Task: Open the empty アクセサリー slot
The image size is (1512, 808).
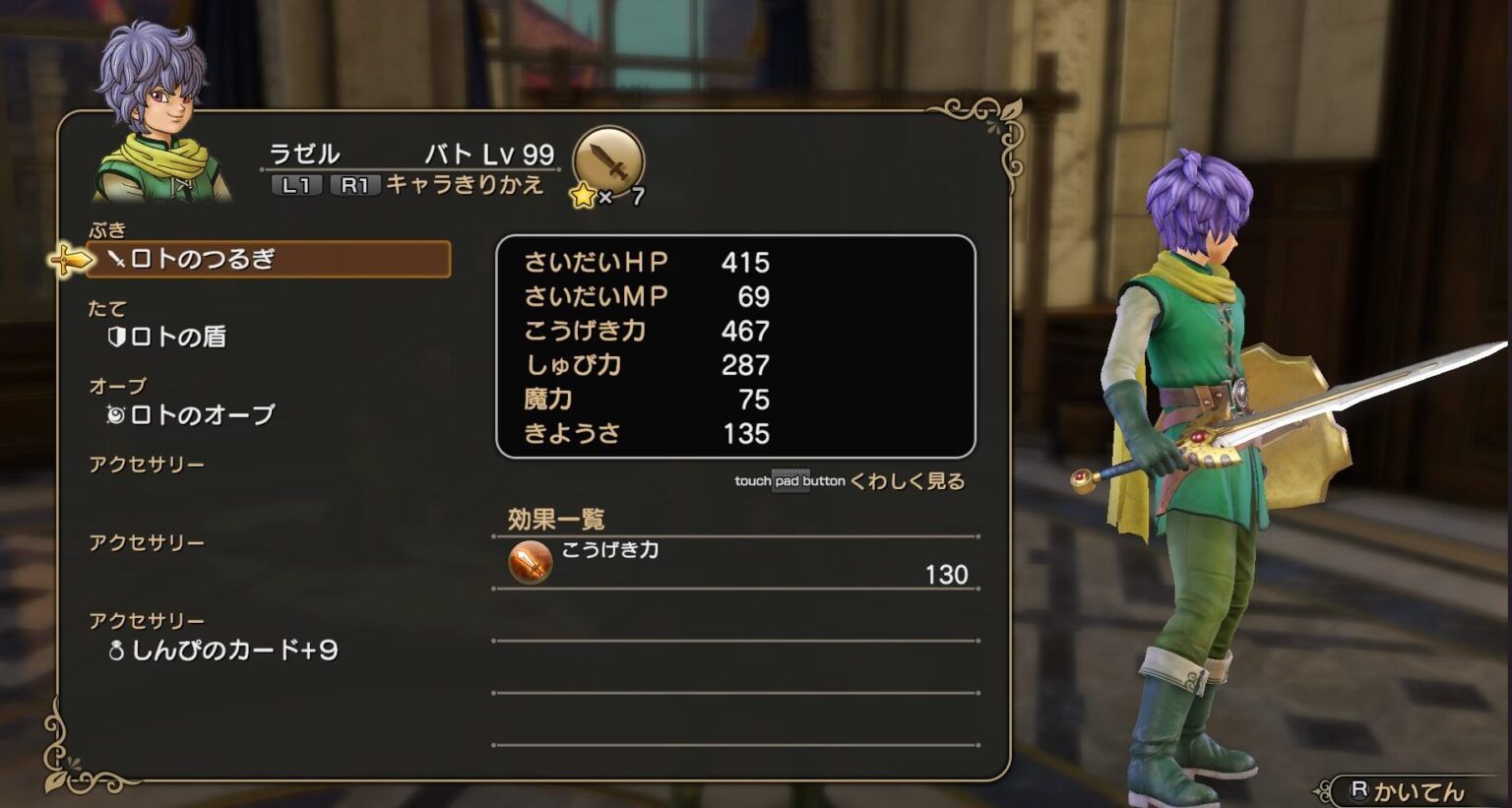Action: click(148, 463)
